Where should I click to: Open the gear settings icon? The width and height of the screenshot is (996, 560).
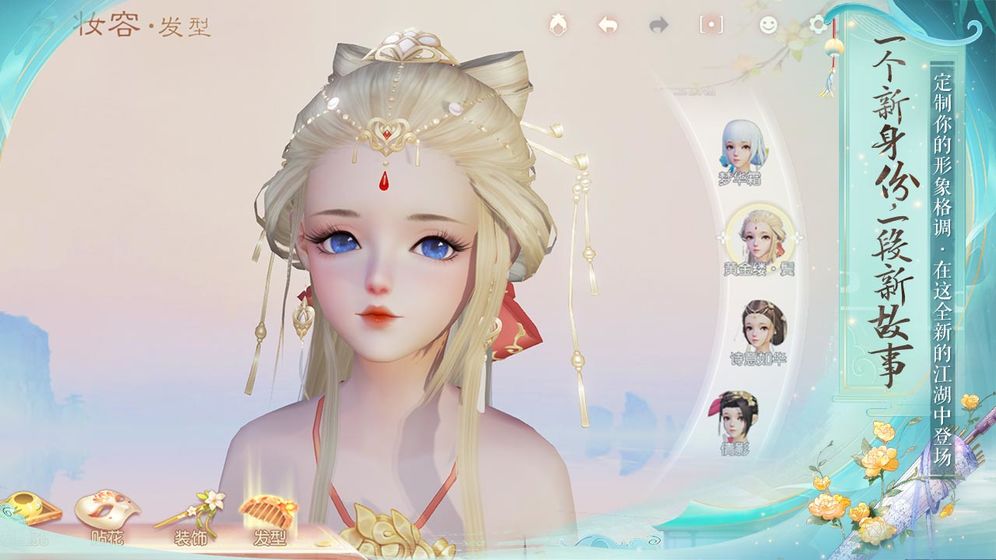819,25
